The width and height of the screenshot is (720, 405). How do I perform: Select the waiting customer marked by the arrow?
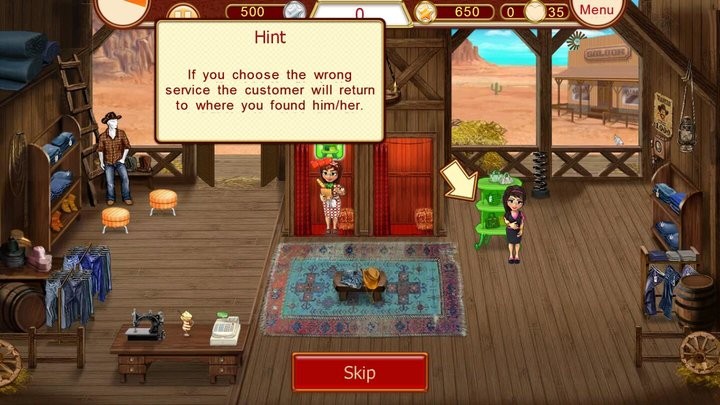(513, 222)
